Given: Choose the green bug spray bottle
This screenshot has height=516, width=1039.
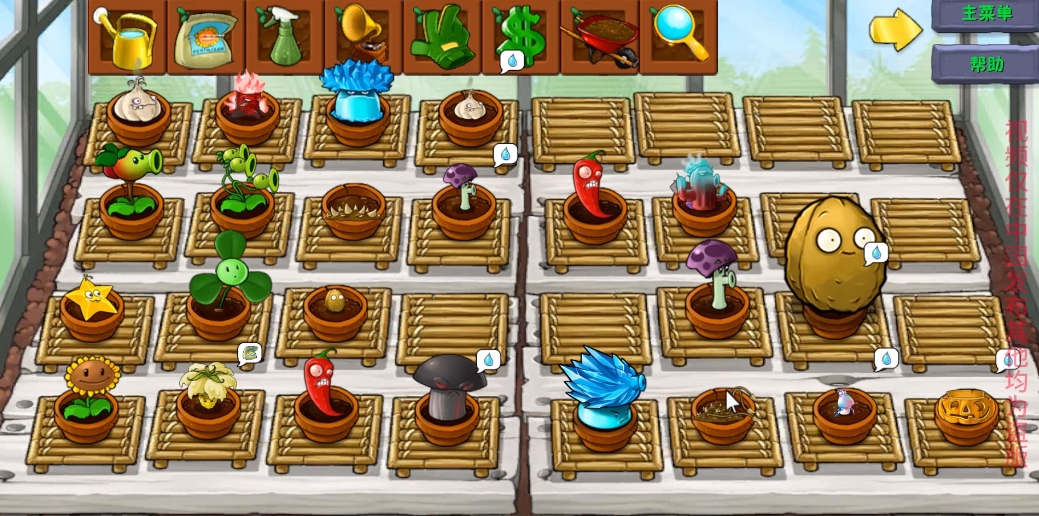Looking at the screenshot, I should click(284, 36).
